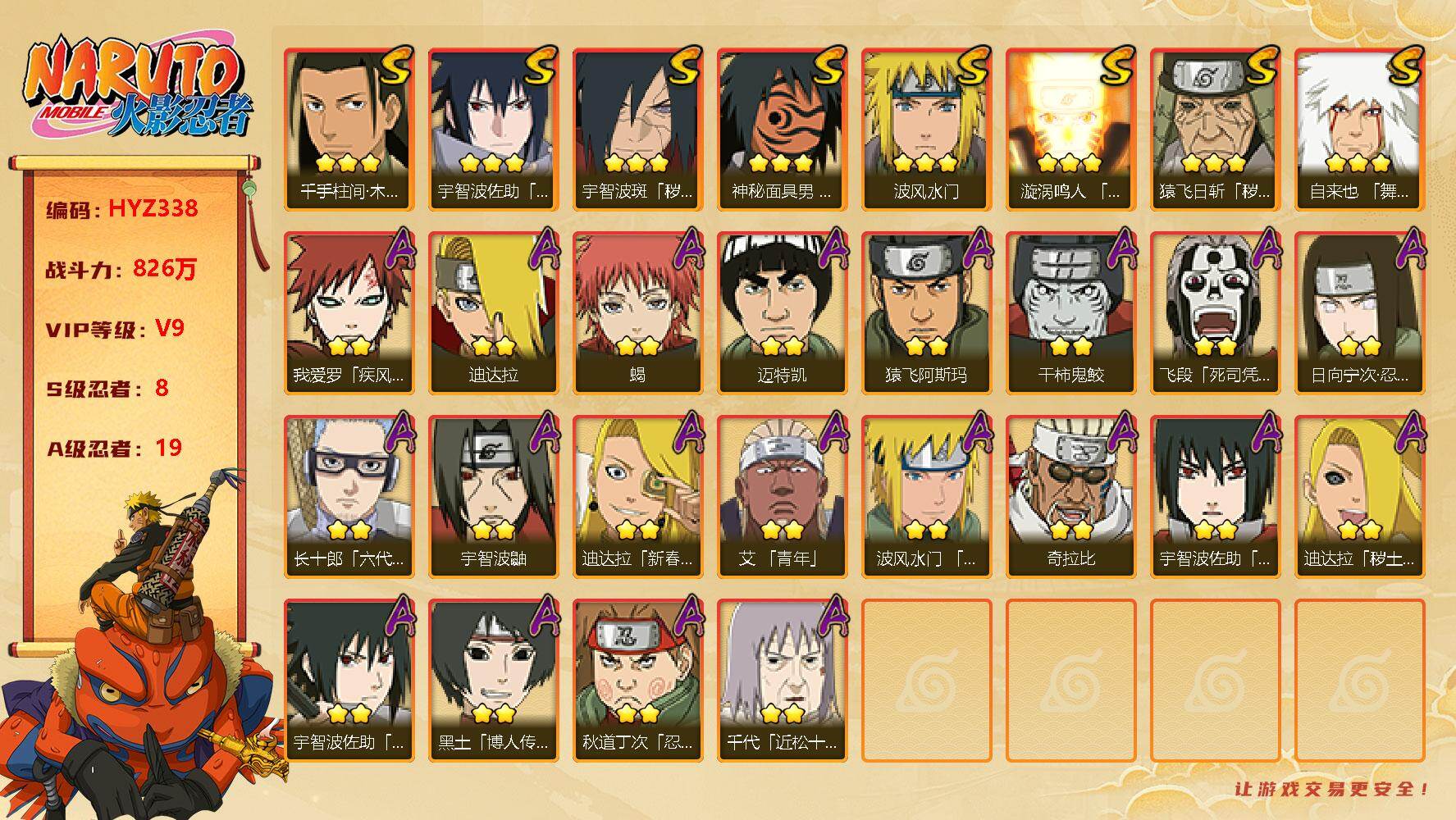Choose the 迈特凯 card
The image size is (1456, 820).
point(782,312)
